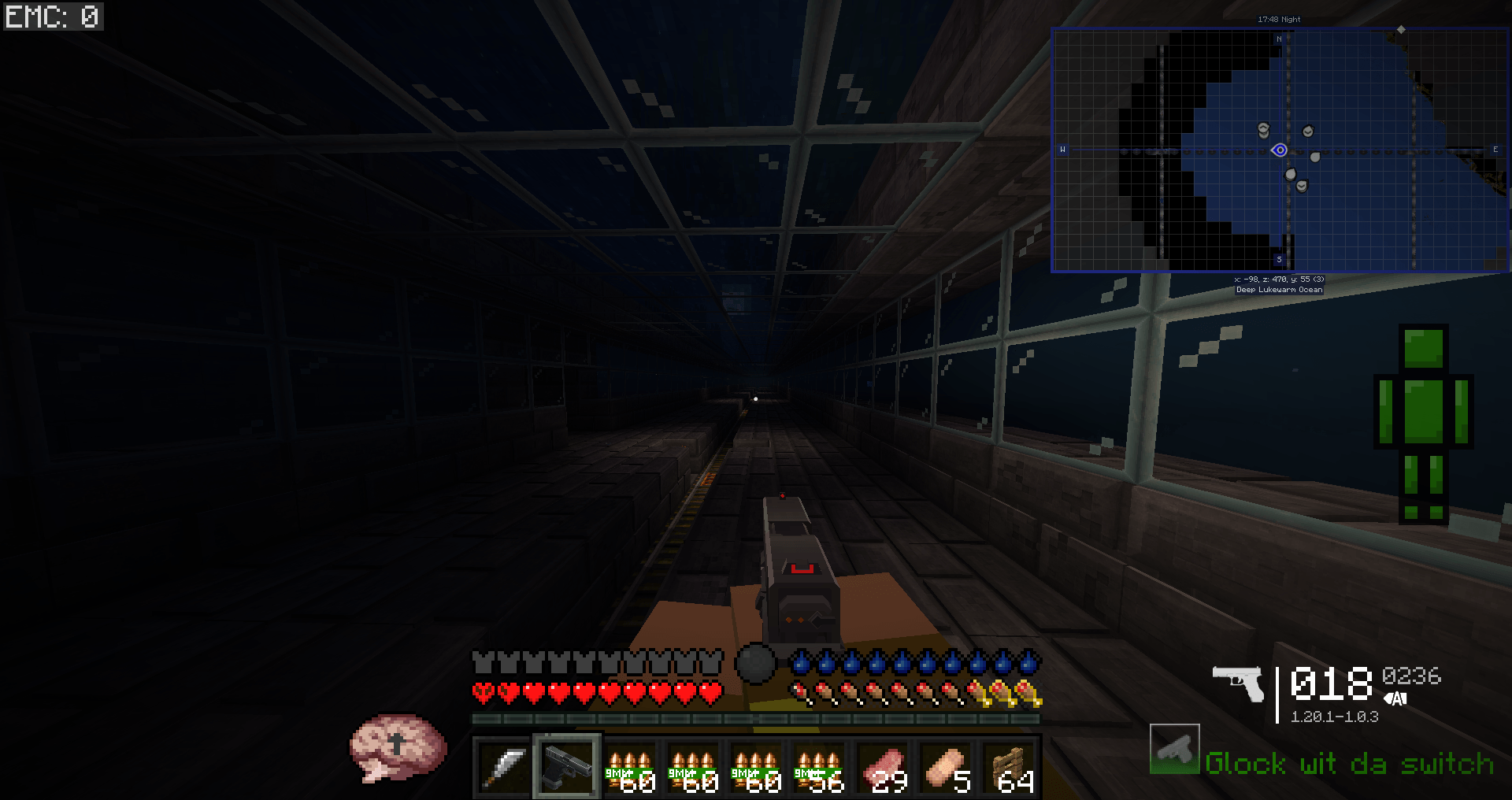This screenshot has height=800, width=1512.
Task: Click the pistol icon next to the ammo counter
Action: tap(1238, 682)
